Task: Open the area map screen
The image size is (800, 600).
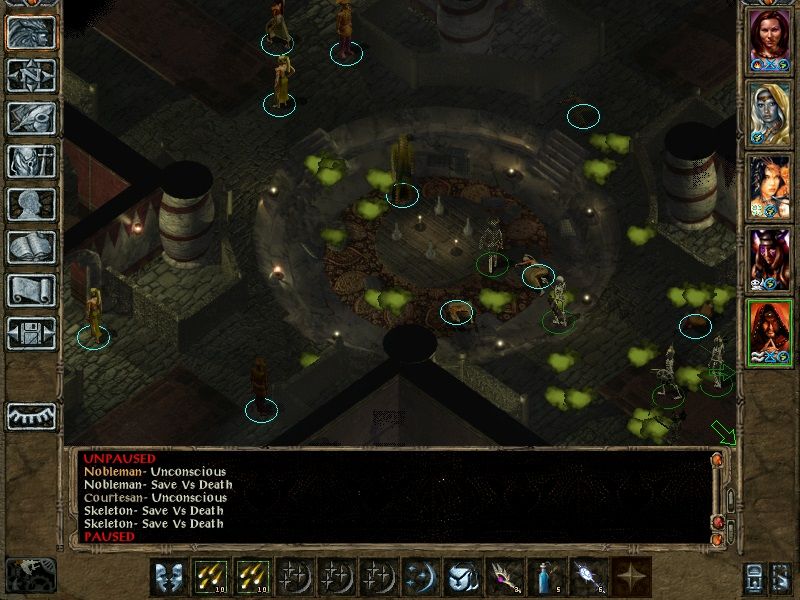Action: coord(31,75)
